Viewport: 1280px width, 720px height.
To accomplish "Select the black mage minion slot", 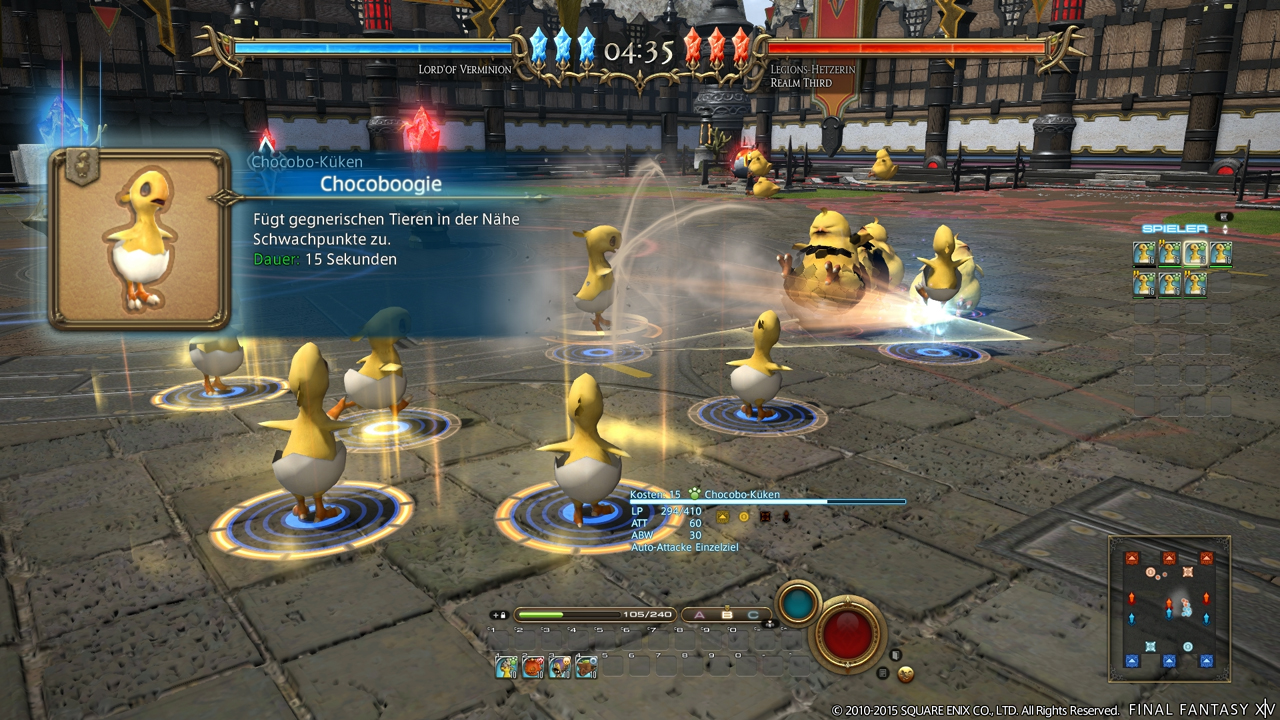I will 559,666.
